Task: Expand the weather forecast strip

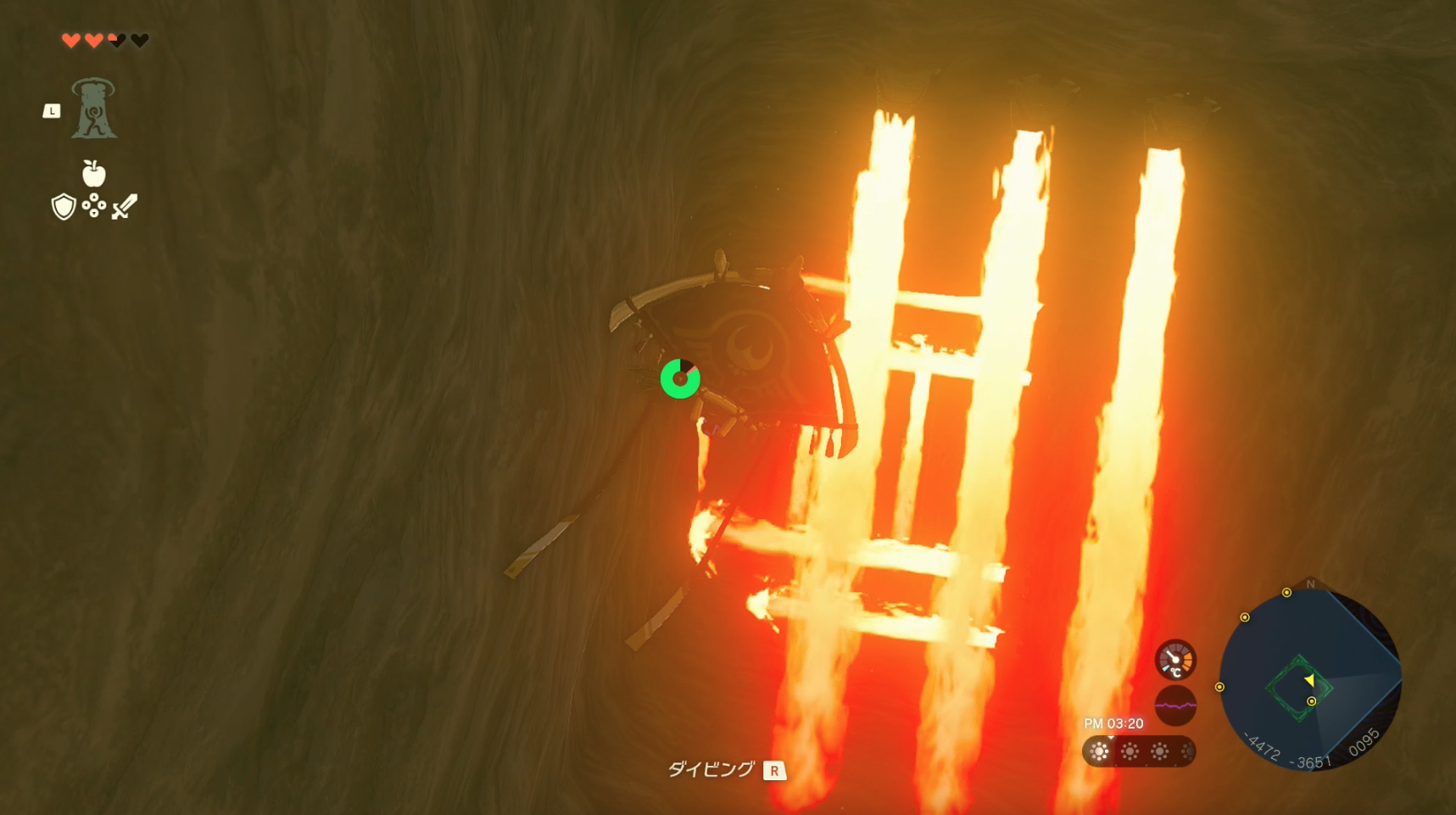Action: pyautogui.click(x=1139, y=751)
